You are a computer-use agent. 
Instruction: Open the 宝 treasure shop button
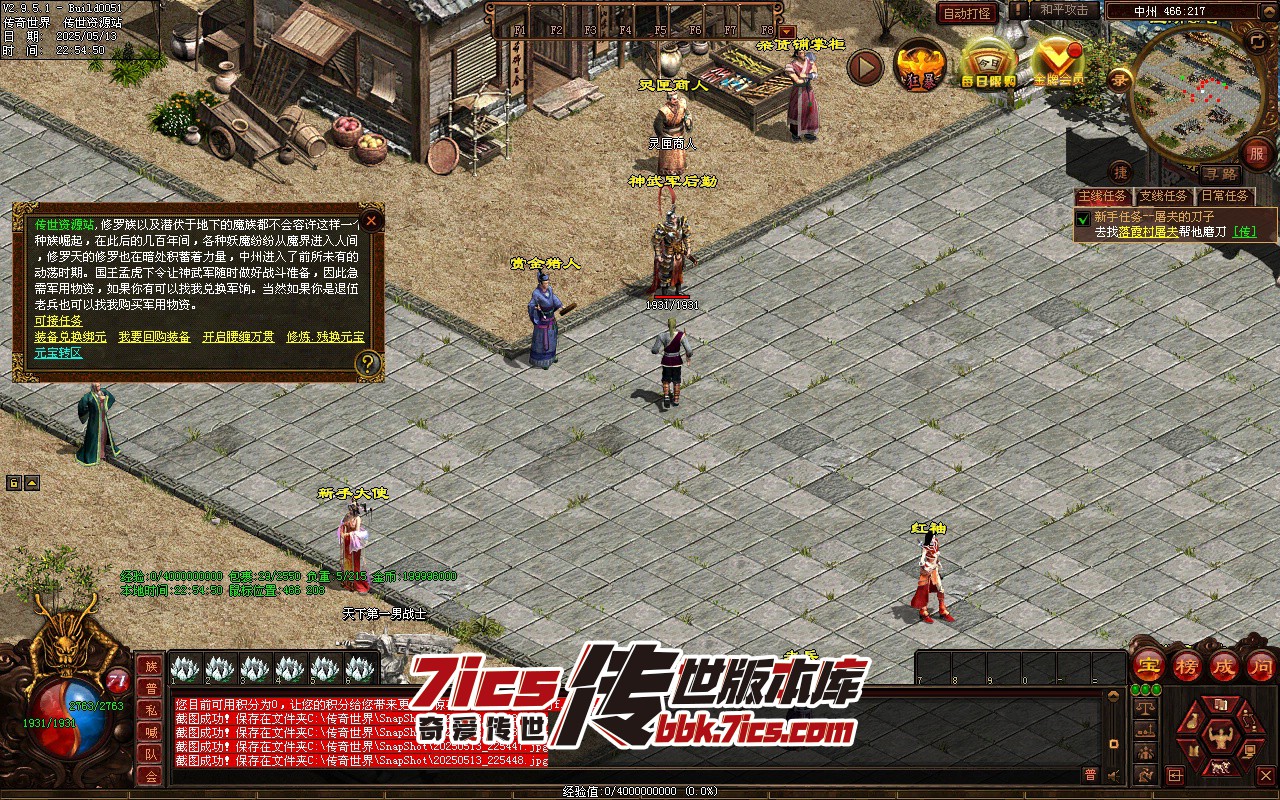click(x=1147, y=665)
